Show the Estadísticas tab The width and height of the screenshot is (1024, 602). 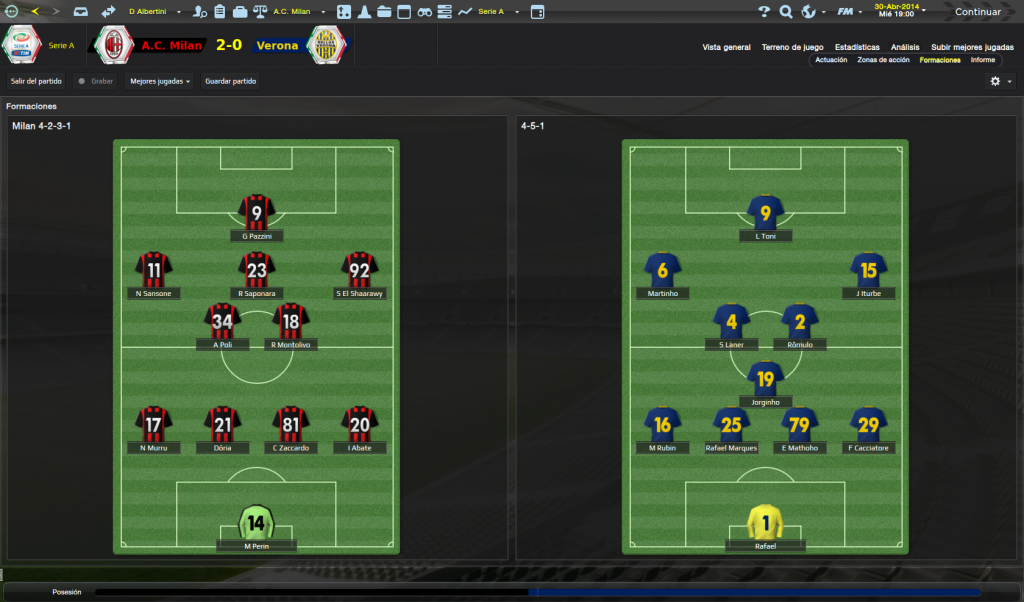(x=857, y=47)
